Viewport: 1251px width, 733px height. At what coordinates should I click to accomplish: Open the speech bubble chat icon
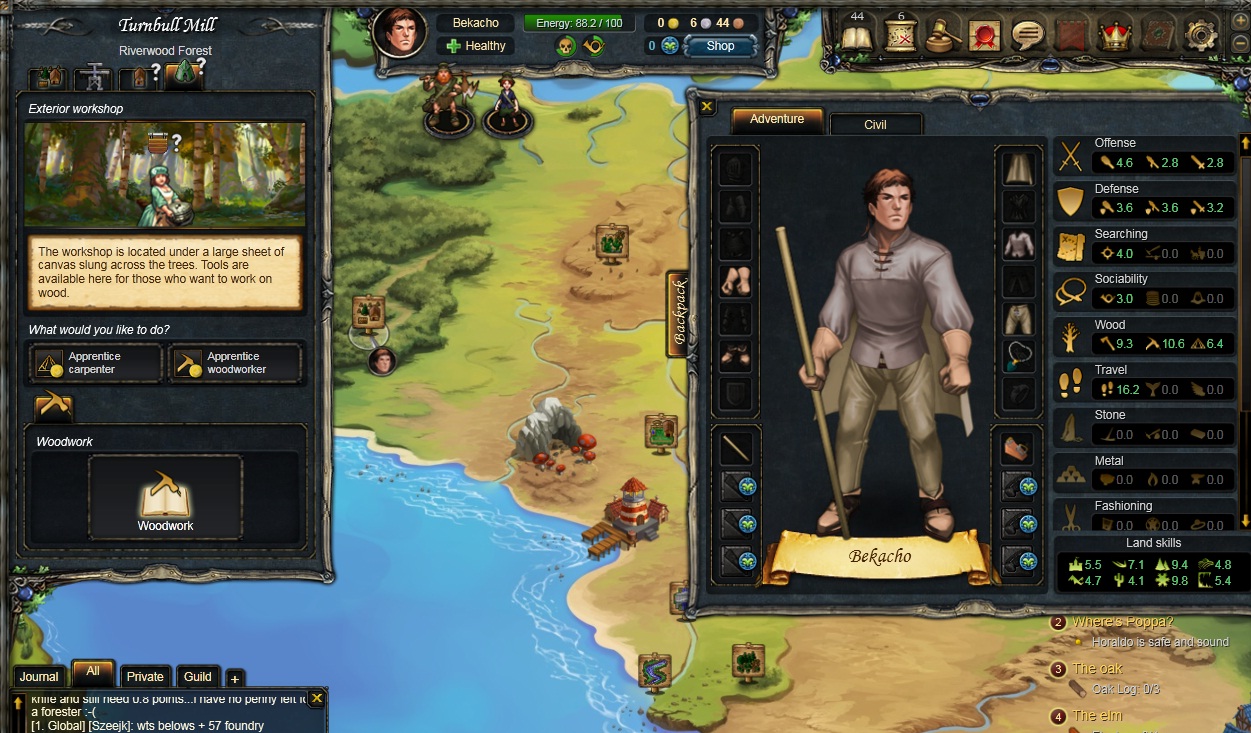click(x=1027, y=36)
